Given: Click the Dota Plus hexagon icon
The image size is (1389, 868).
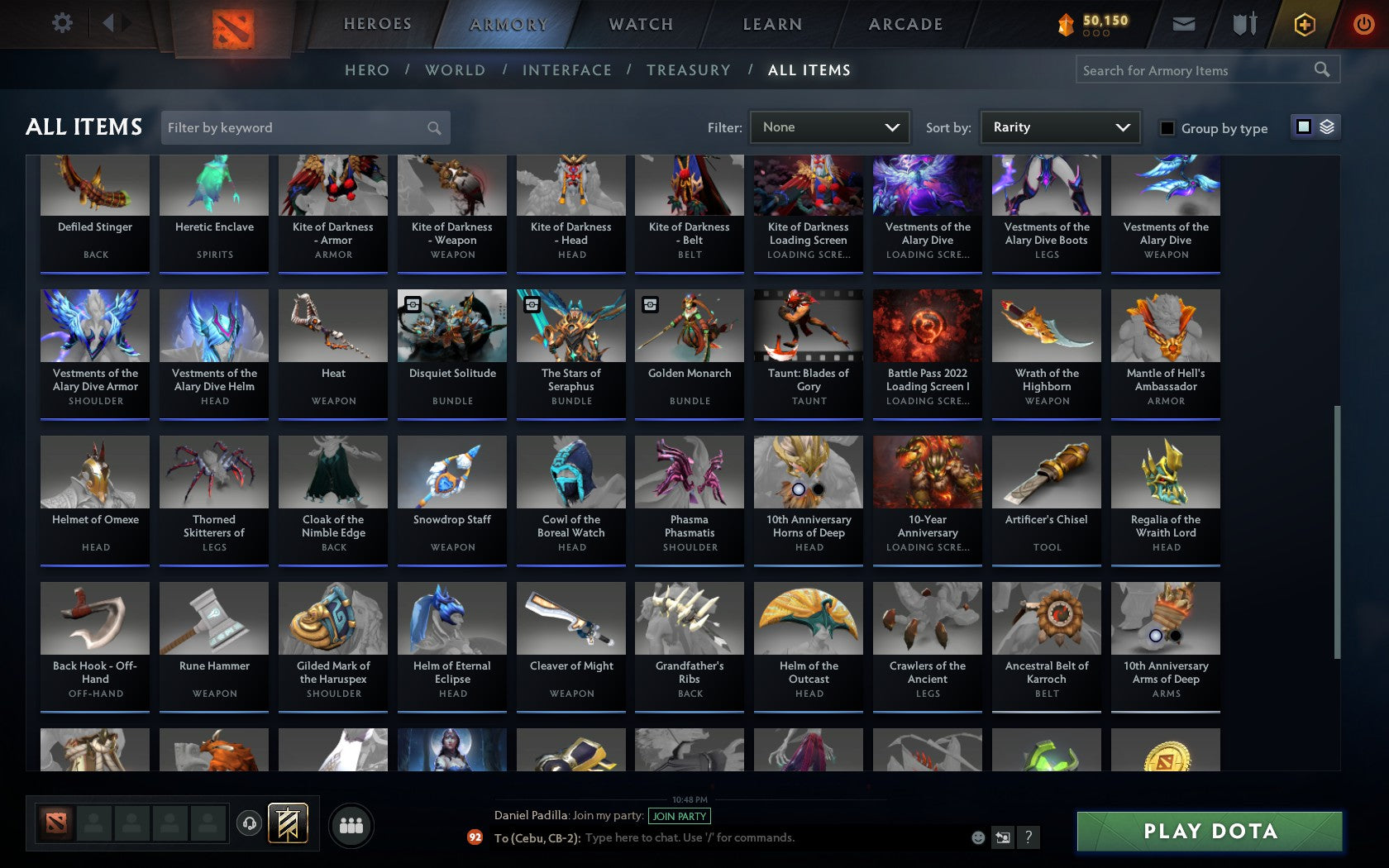Looking at the screenshot, I should pos(1305,24).
